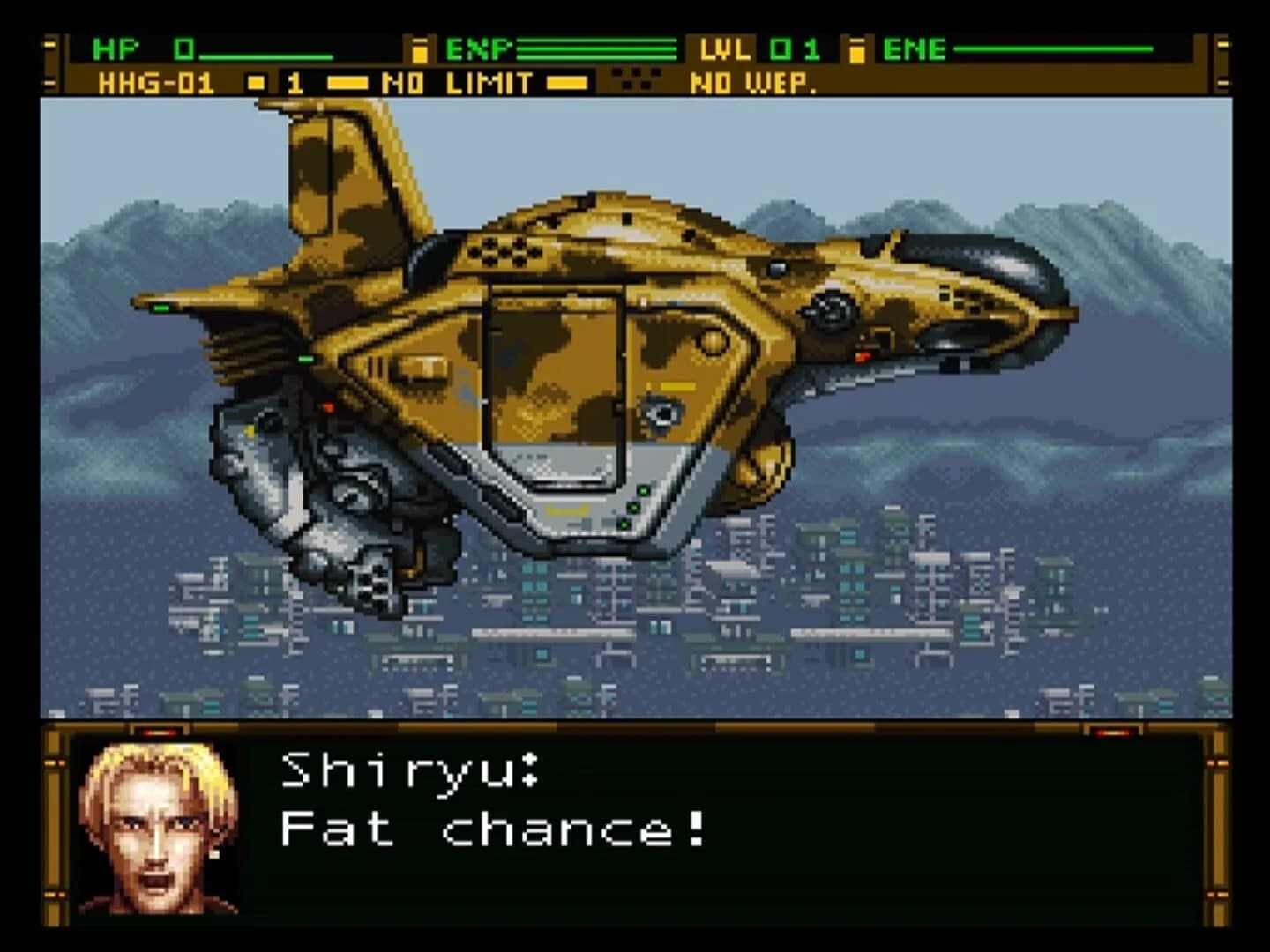Select the yellow battery icon beside EXP

point(421,50)
